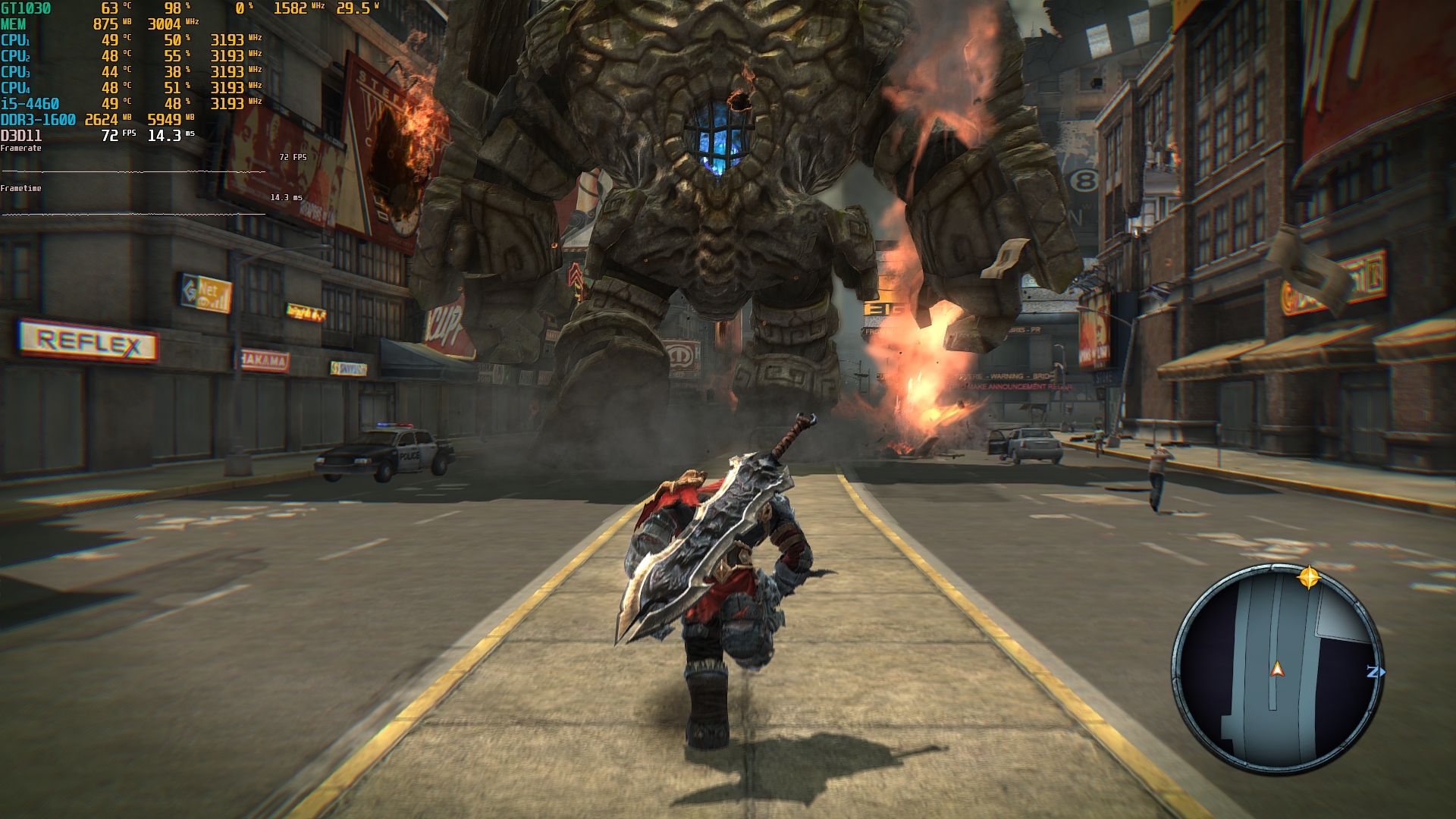Click the orange player arrow on the minimap
The width and height of the screenshot is (1456, 819).
(x=1278, y=669)
